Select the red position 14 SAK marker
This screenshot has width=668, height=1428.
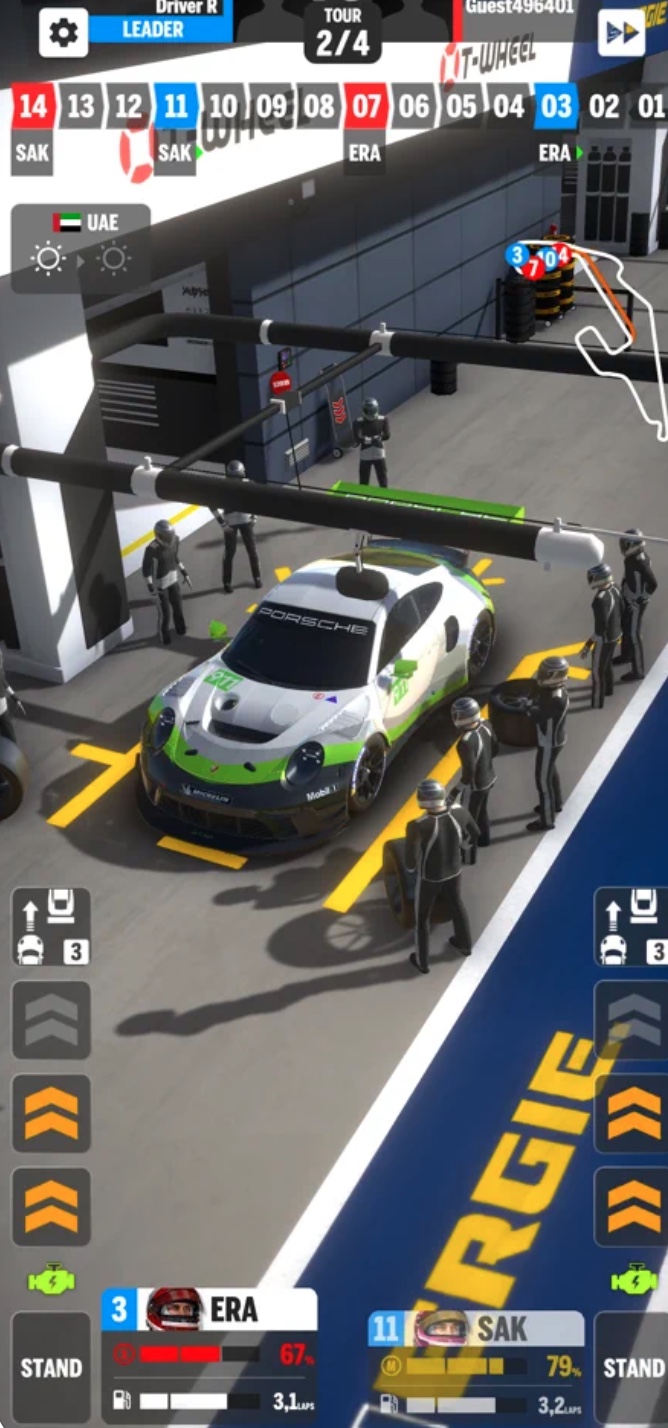(33, 107)
